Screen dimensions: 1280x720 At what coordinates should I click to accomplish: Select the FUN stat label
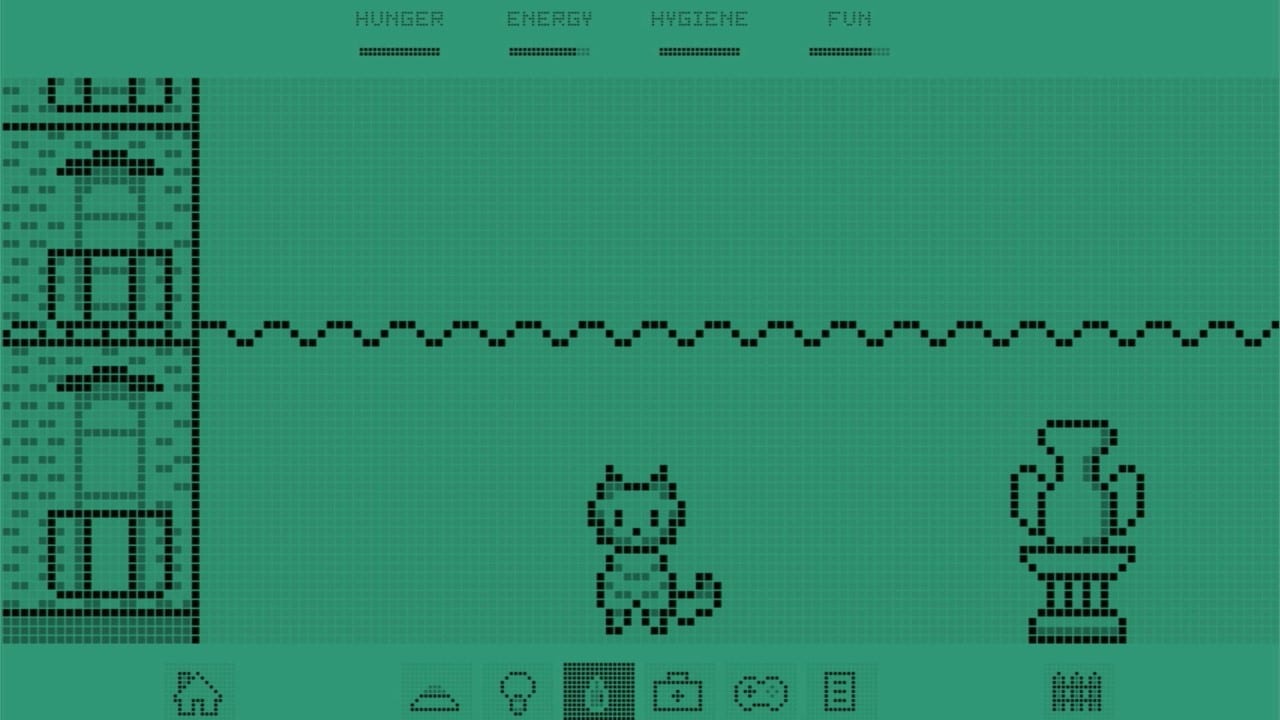849,17
